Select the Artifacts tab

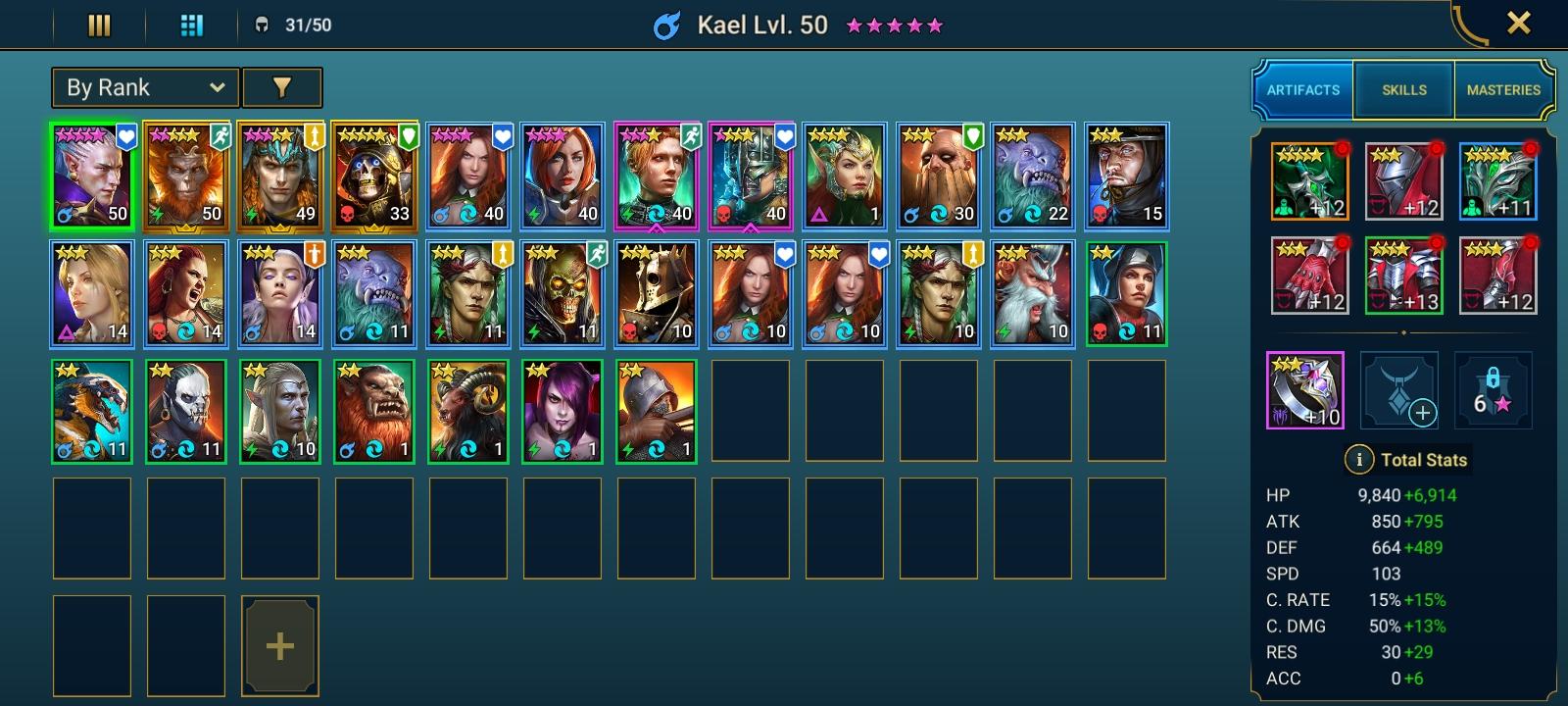[x=1302, y=89]
